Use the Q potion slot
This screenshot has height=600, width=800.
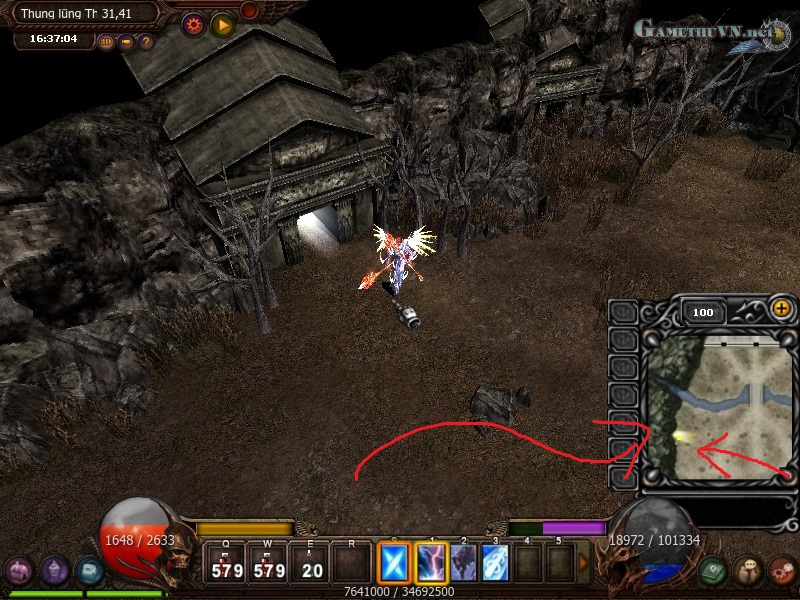point(226,563)
